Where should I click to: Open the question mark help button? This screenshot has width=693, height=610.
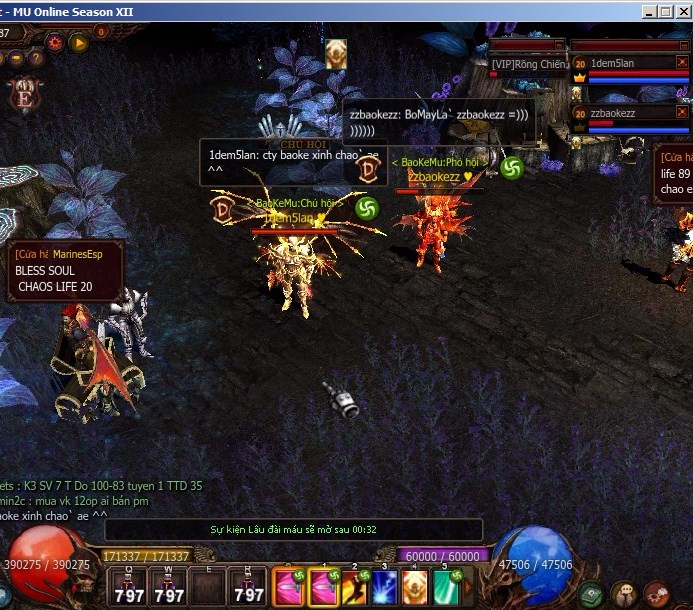point(35,59)
